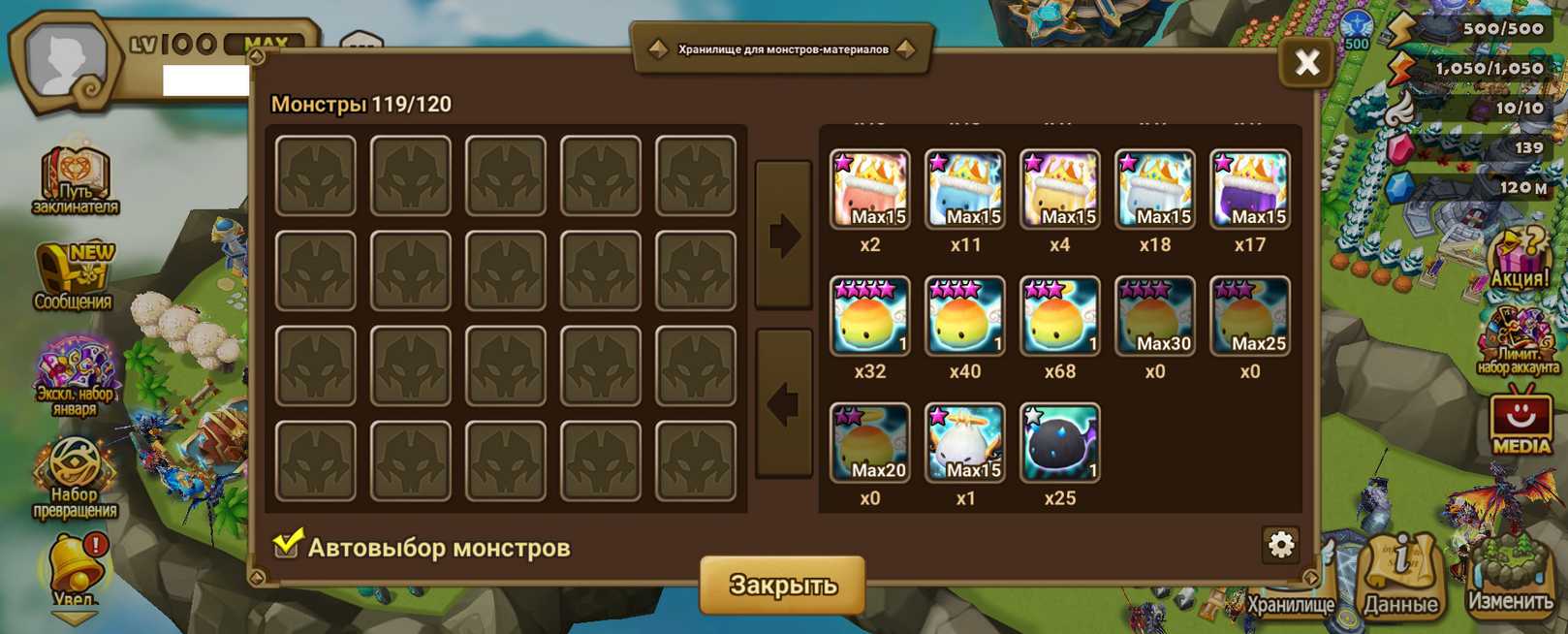Screen dimensions: 1568x634
Task: Close the material monster storage window
Action: [1306, 63]
